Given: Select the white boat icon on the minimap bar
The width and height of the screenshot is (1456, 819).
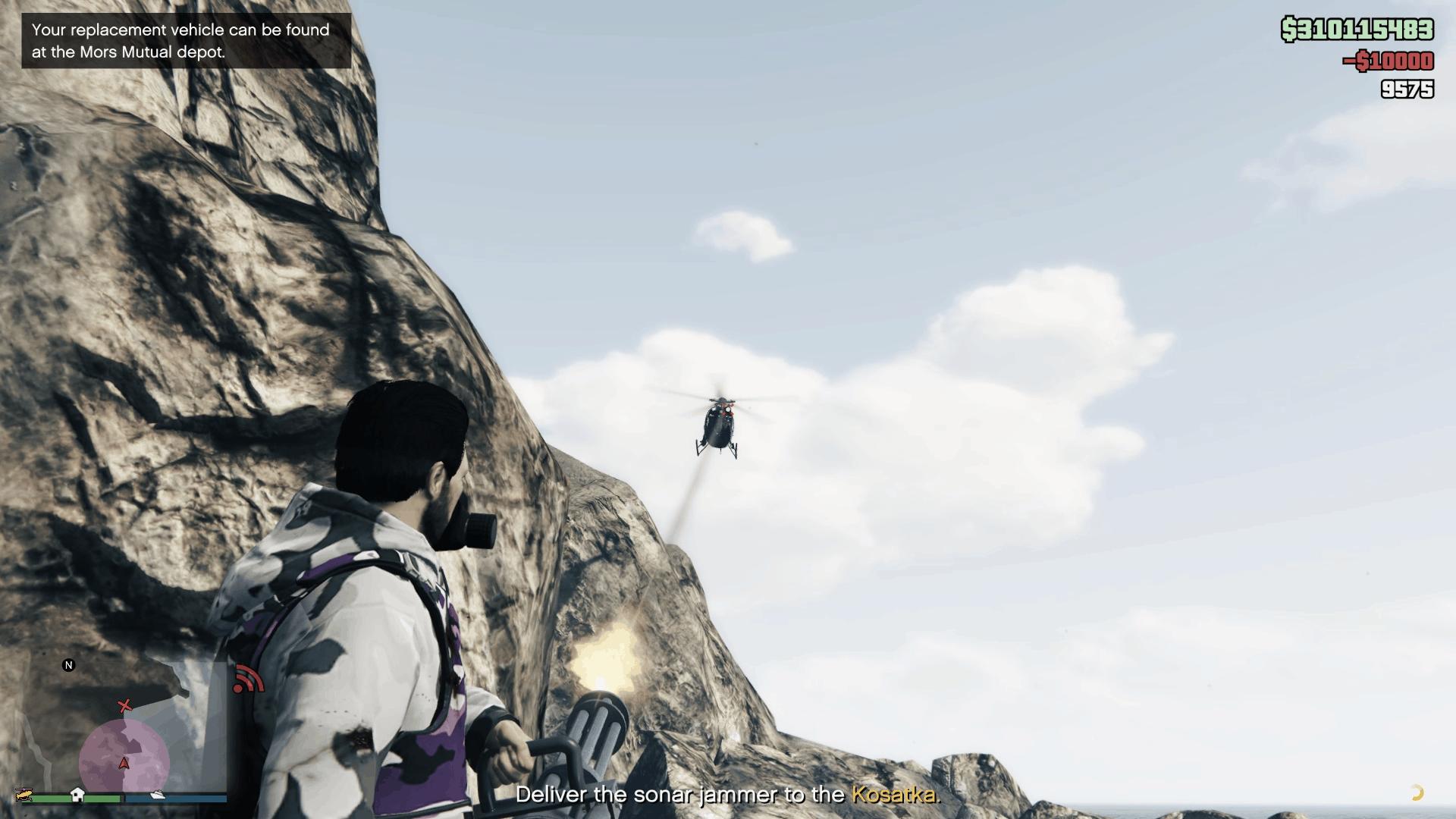Looking at the screenshot, I should [158, 795].
